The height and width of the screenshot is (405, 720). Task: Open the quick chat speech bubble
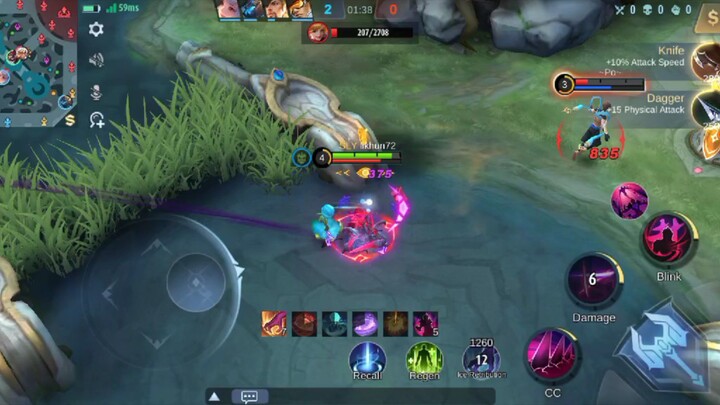(249, 396)
